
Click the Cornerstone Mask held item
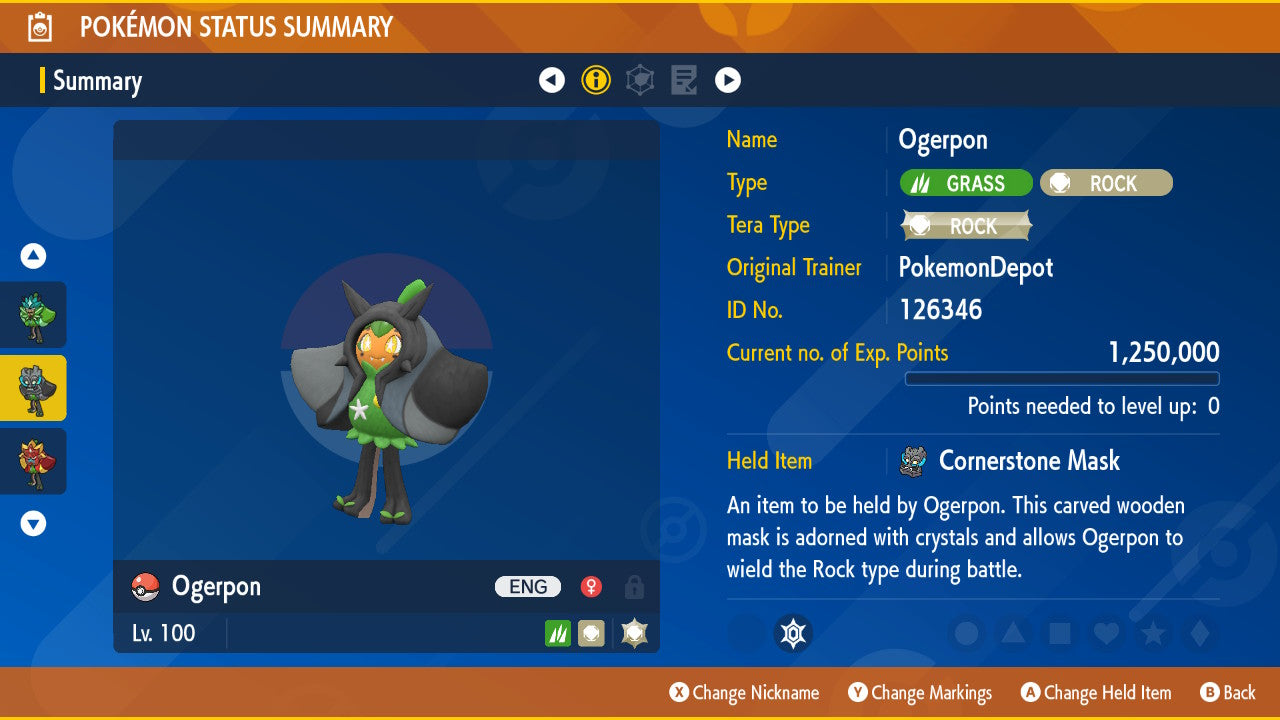(x=1028, y=461)
